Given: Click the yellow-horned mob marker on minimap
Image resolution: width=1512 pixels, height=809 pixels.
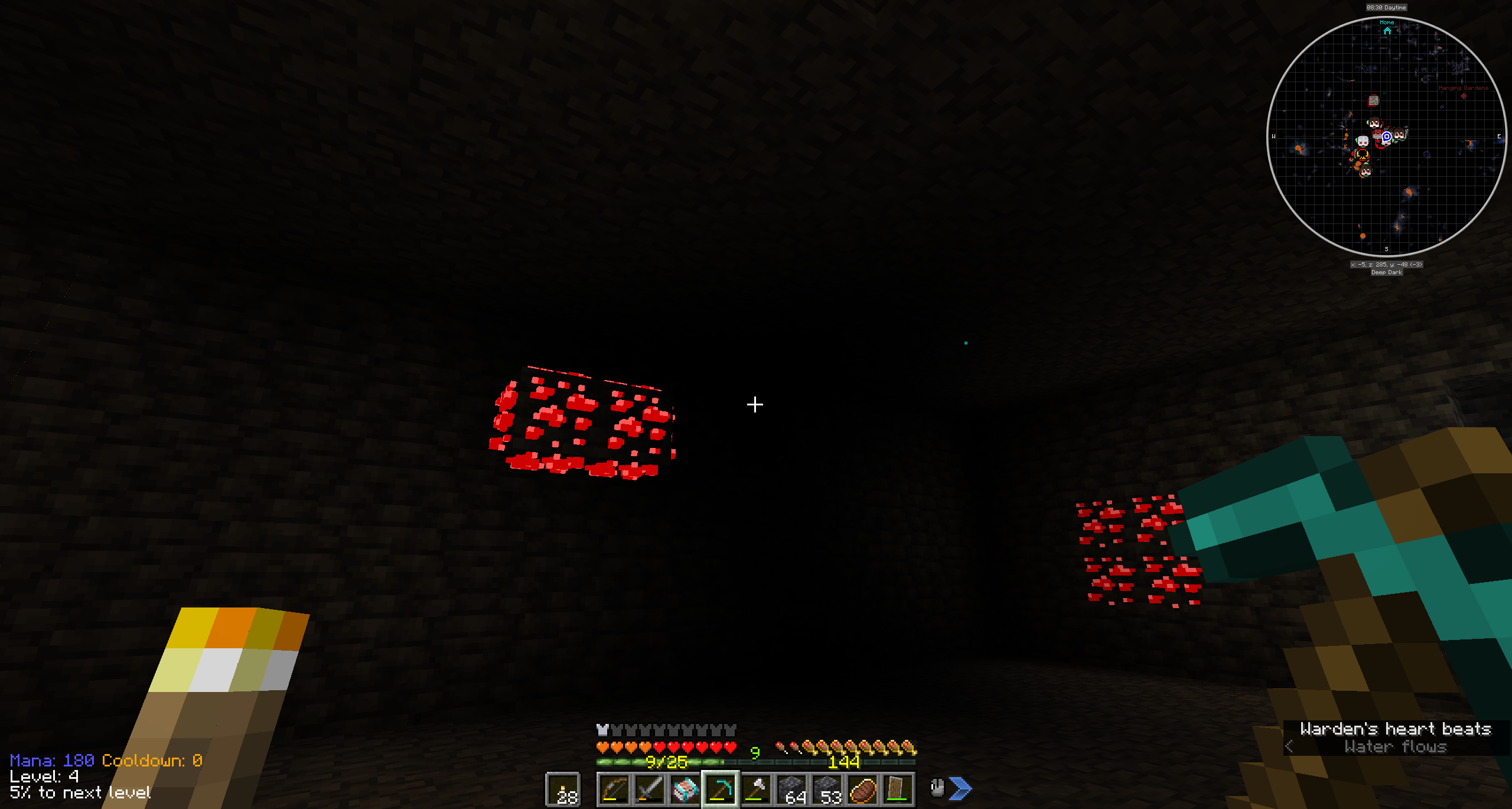Looking at the screenshot, I should [x=1362, y=155].
